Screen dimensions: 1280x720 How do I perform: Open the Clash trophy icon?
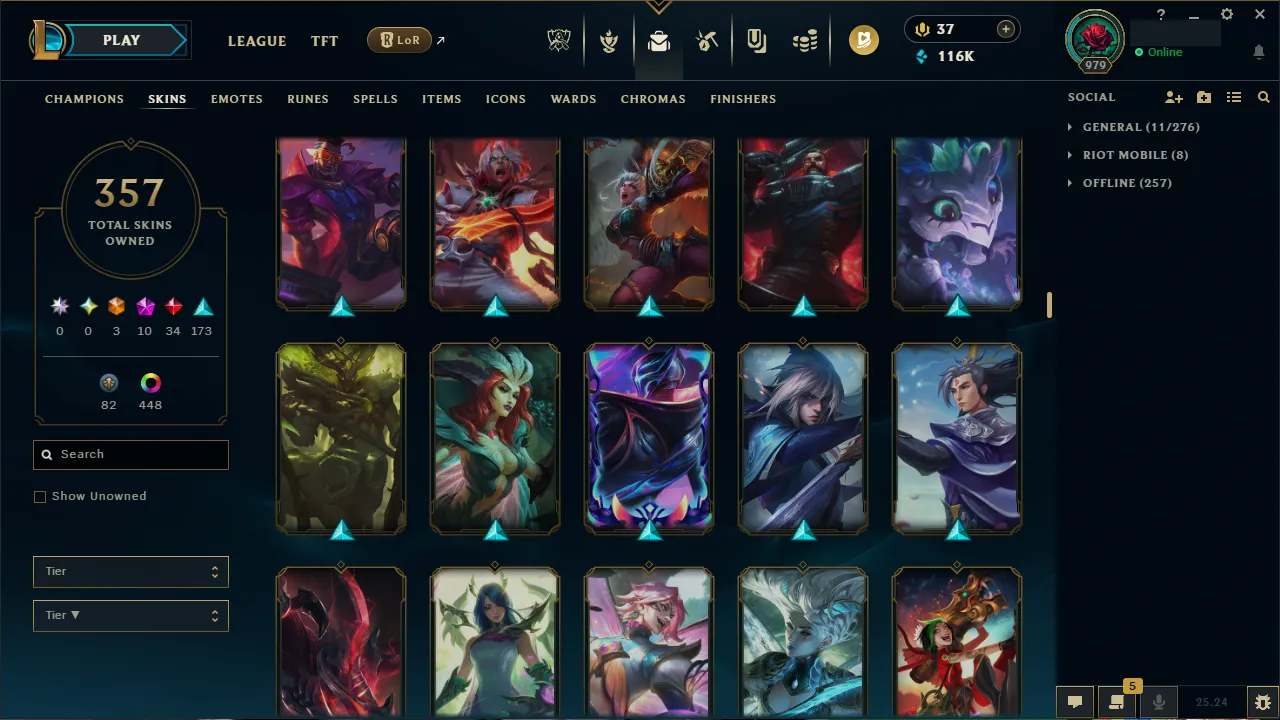coord(609,42)
